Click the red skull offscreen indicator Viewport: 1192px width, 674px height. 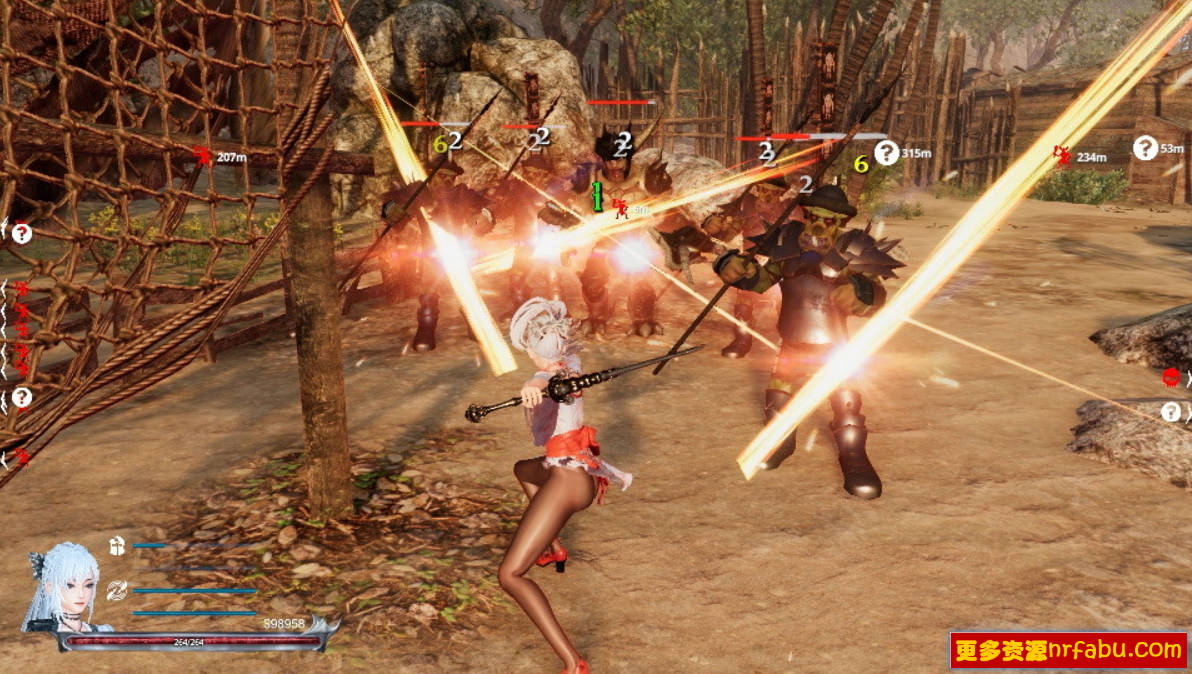pyautogui.click(x=1171, y=378)
